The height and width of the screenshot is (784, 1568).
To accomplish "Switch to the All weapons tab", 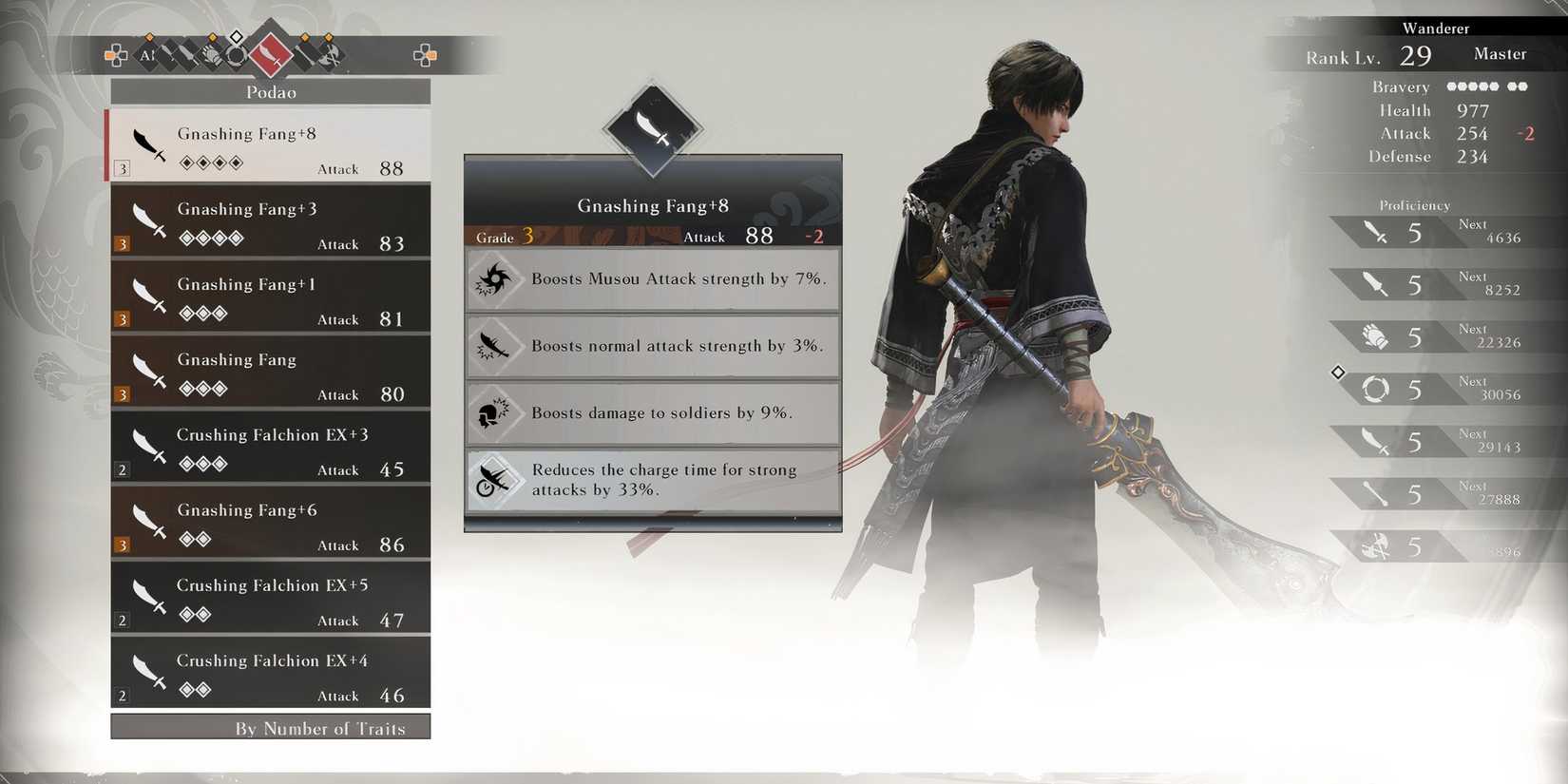I will click(147, 55).
